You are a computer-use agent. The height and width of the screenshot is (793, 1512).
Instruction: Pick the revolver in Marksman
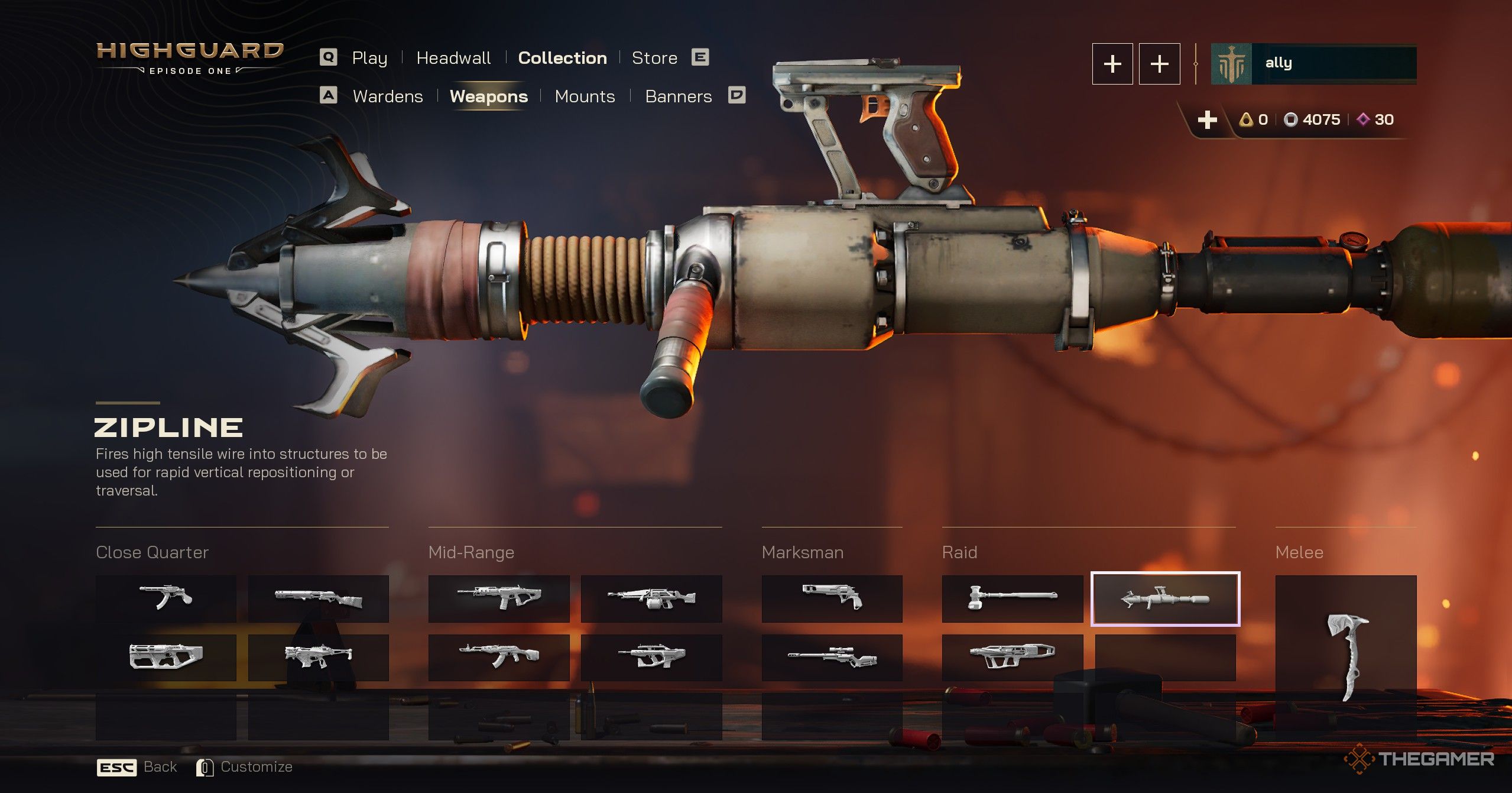click(x=832, y=598)
